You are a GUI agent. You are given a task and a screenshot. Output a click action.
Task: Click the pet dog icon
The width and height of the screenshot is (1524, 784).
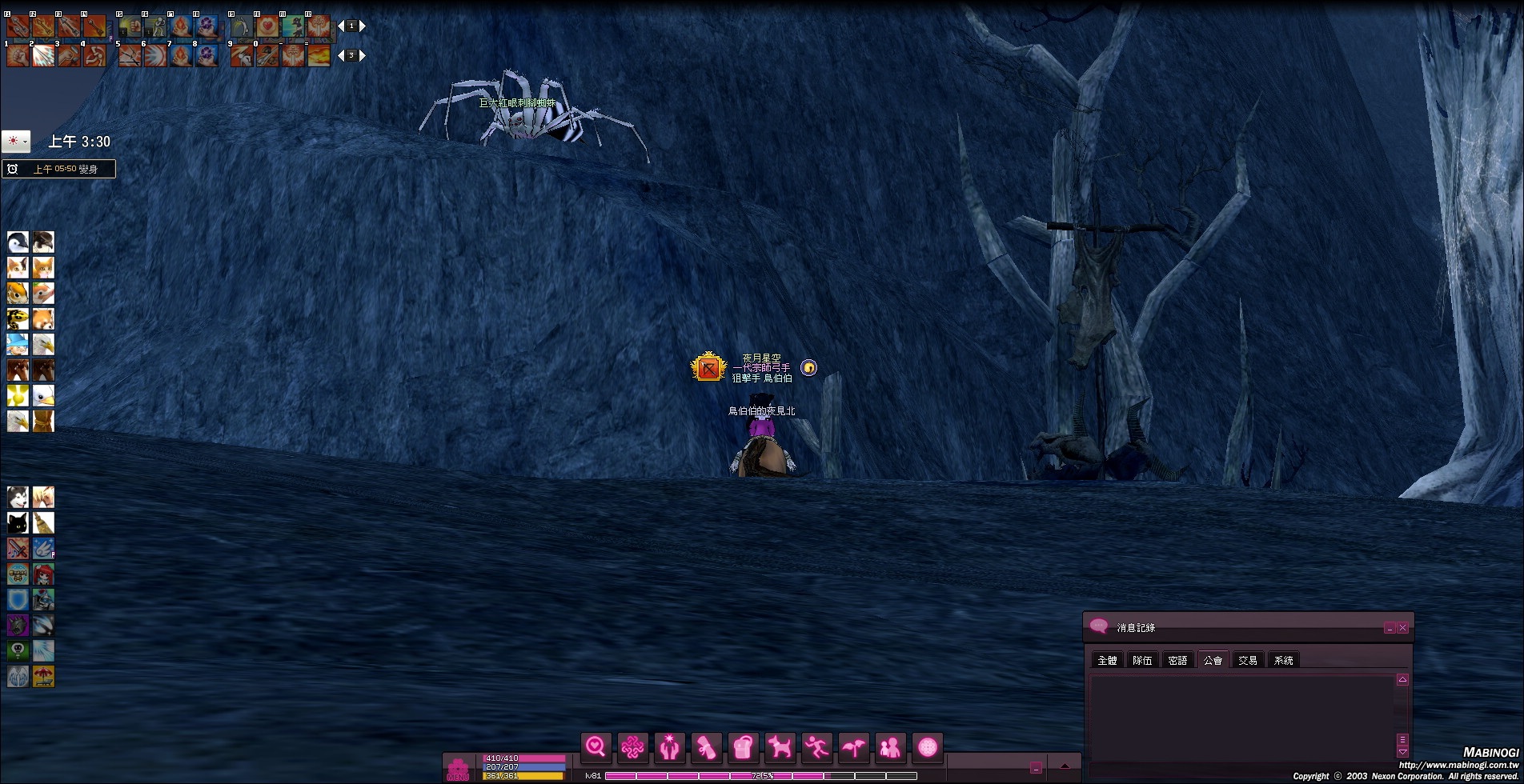click(780, 747)
